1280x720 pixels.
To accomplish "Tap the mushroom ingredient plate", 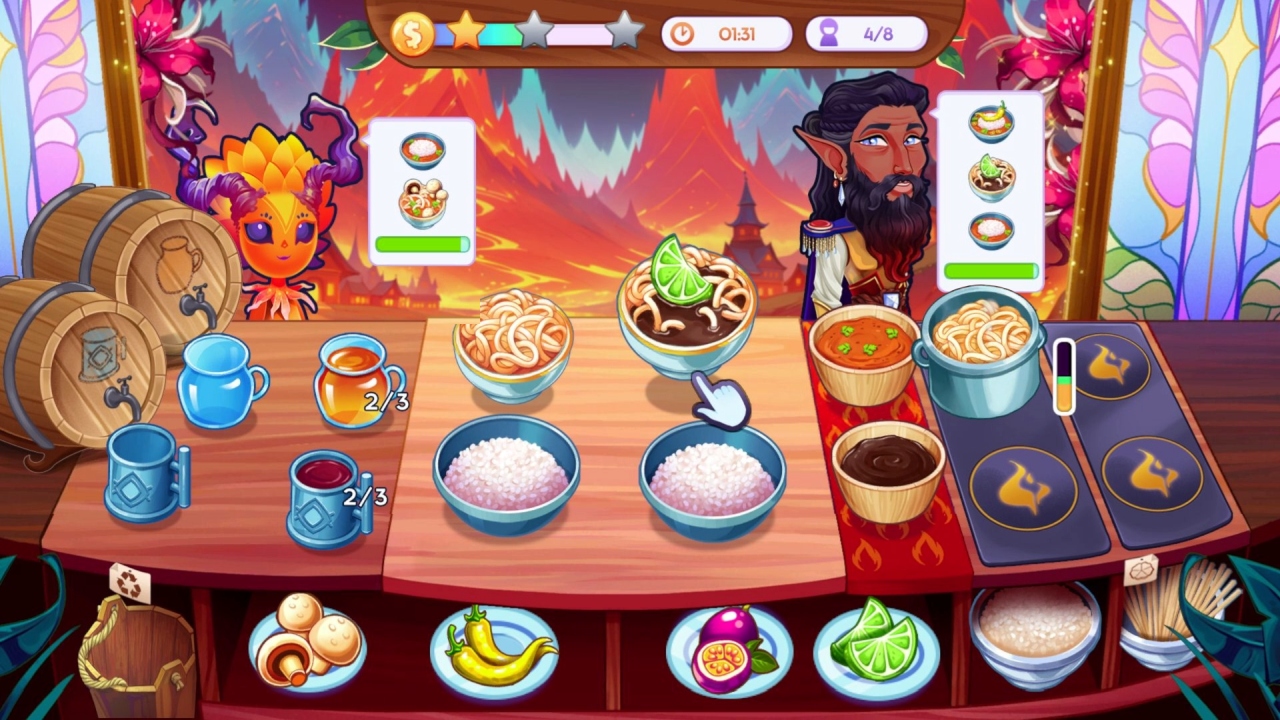I will pos(305,645).
